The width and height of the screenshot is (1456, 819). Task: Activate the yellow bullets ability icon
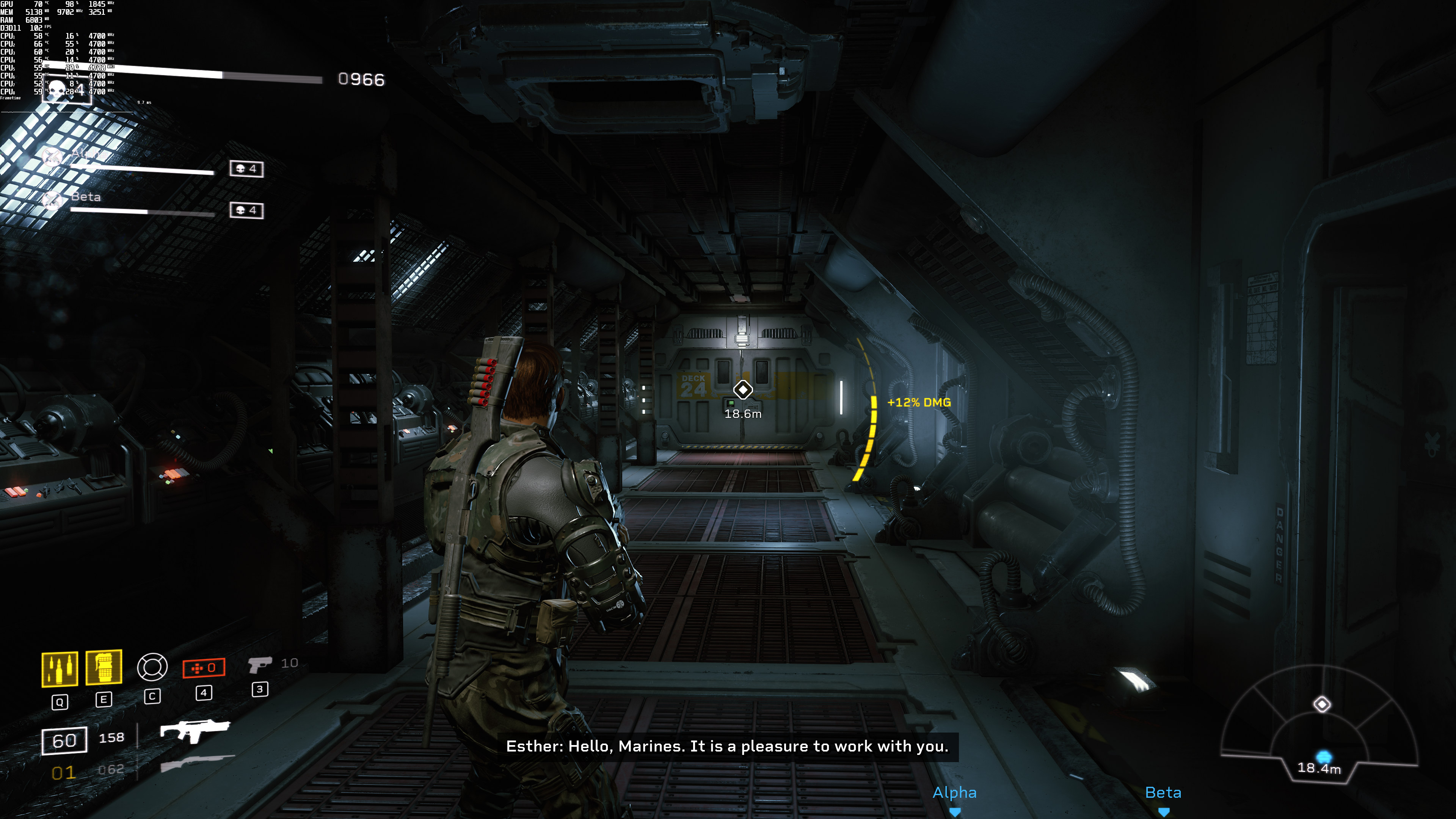pos(60,669)
